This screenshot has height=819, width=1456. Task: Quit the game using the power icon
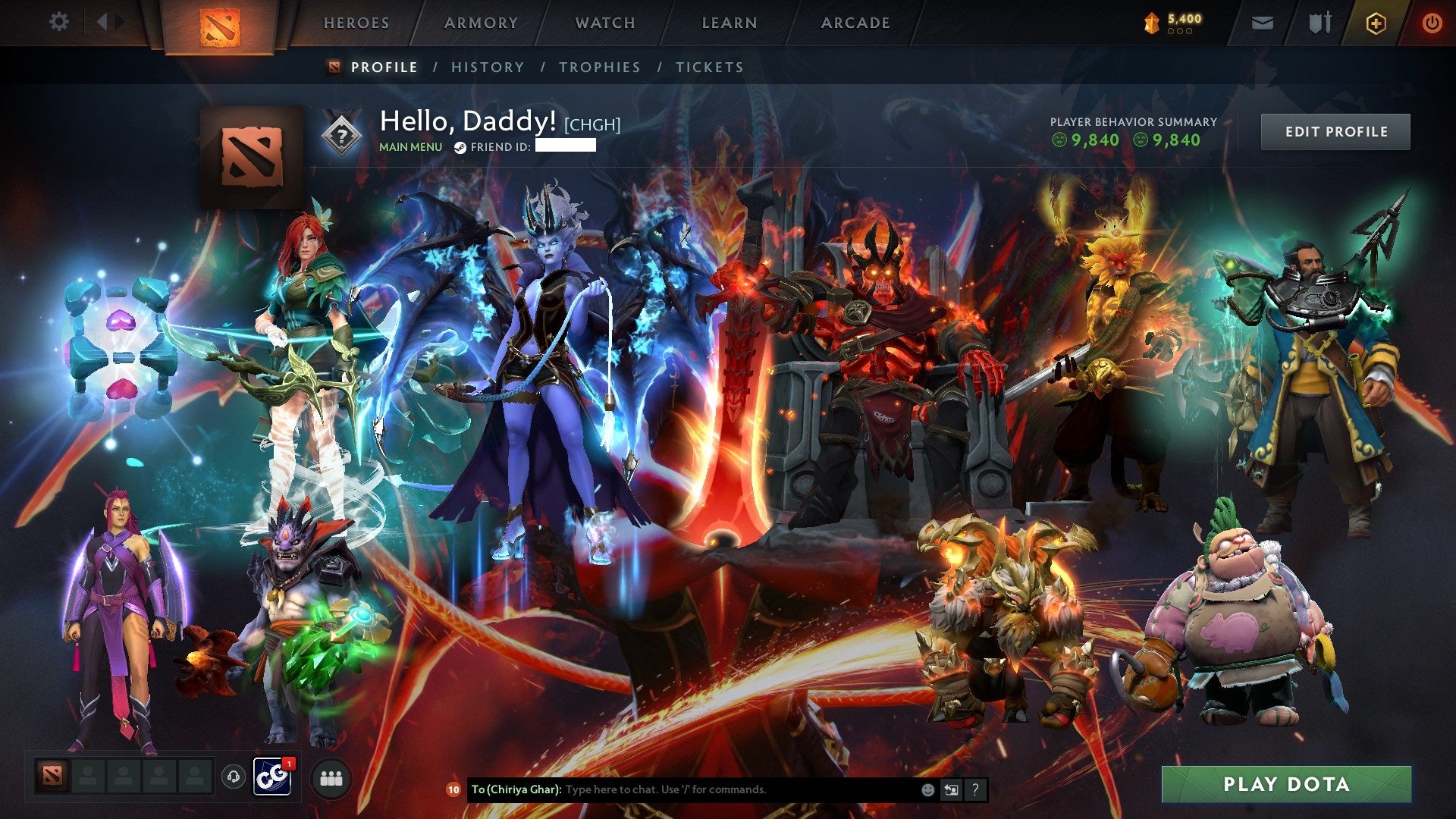click(x=1433, y=23)
